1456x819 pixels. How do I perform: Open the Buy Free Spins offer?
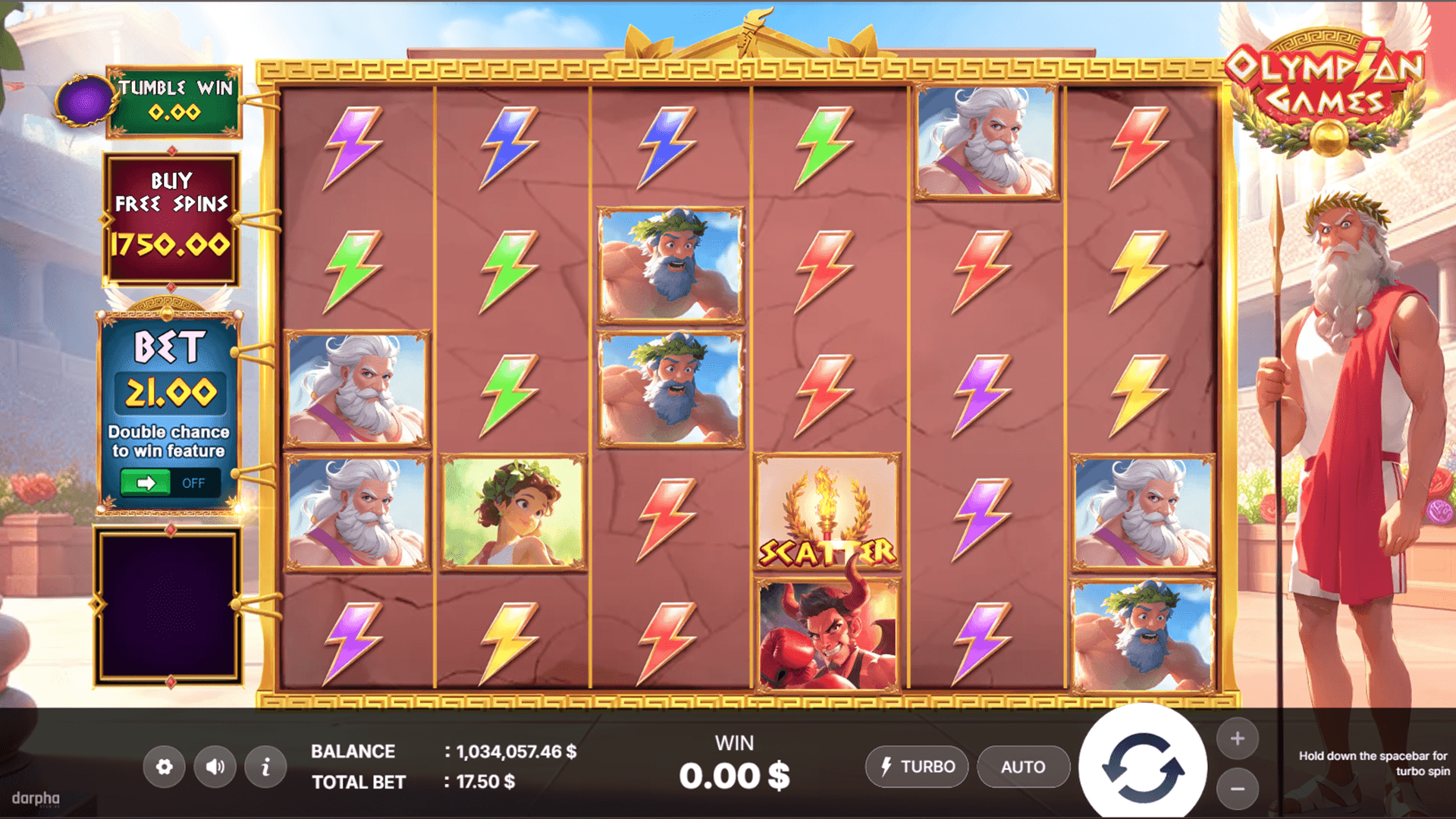click(x=171, y=219)
